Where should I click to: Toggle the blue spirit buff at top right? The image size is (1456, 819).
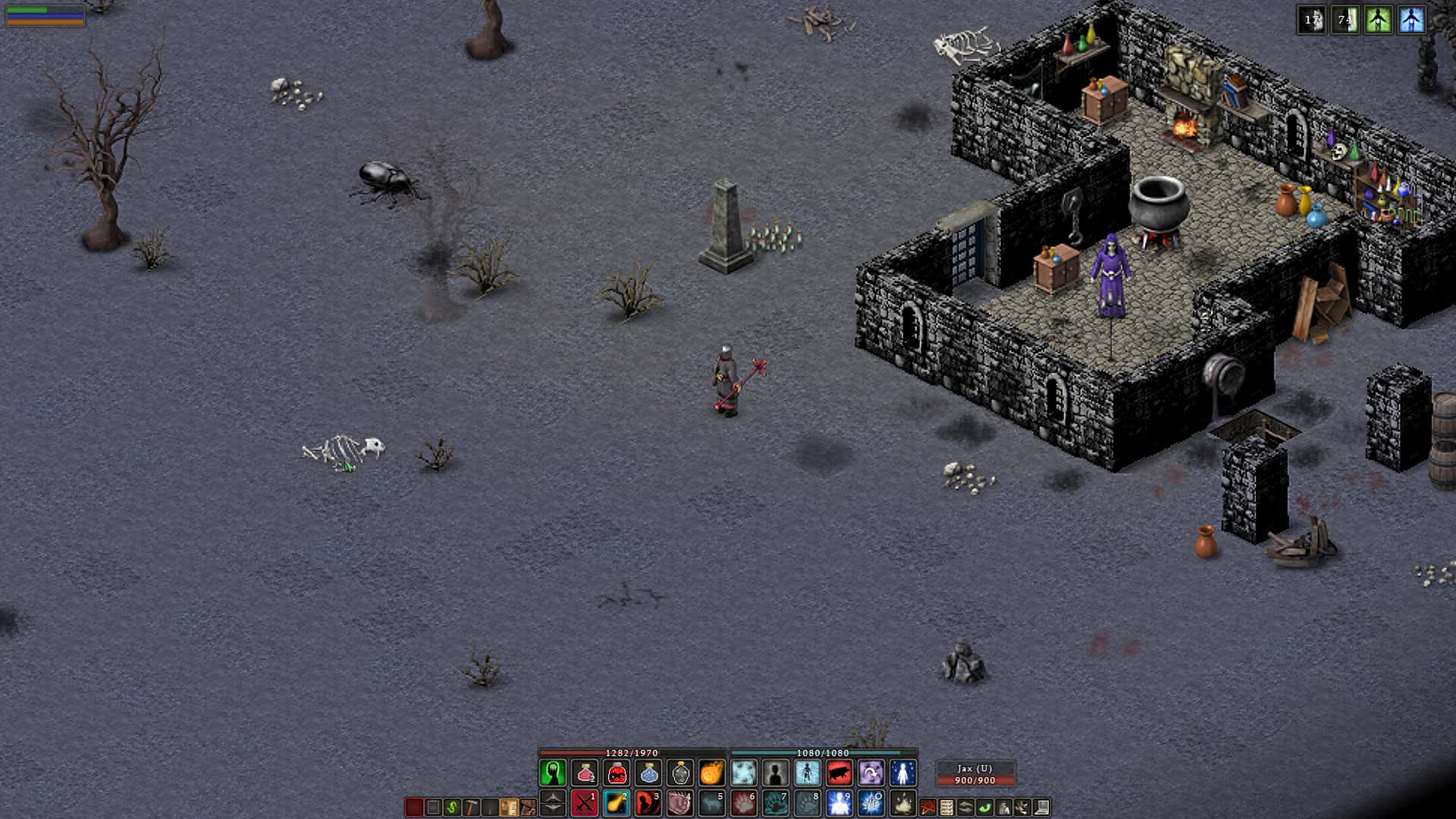coord(1412,20)
